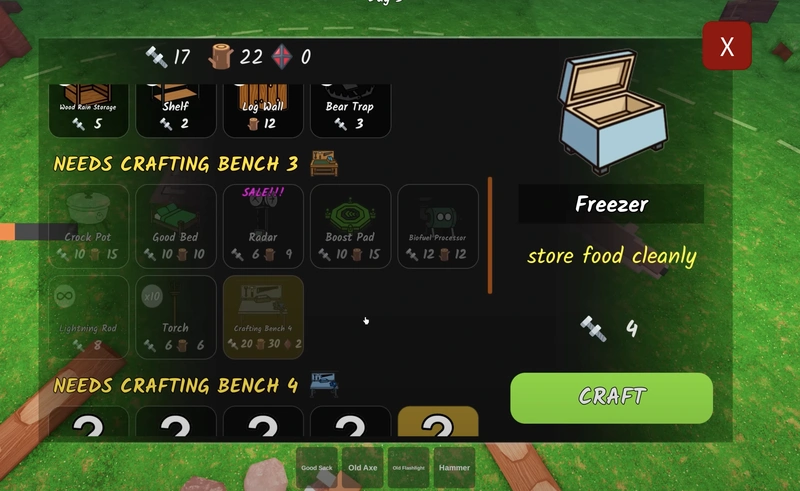Select the Old Axe hotbar slot
Image resolution: width=800 pixels, height=491 pixels.
(362, 467)
